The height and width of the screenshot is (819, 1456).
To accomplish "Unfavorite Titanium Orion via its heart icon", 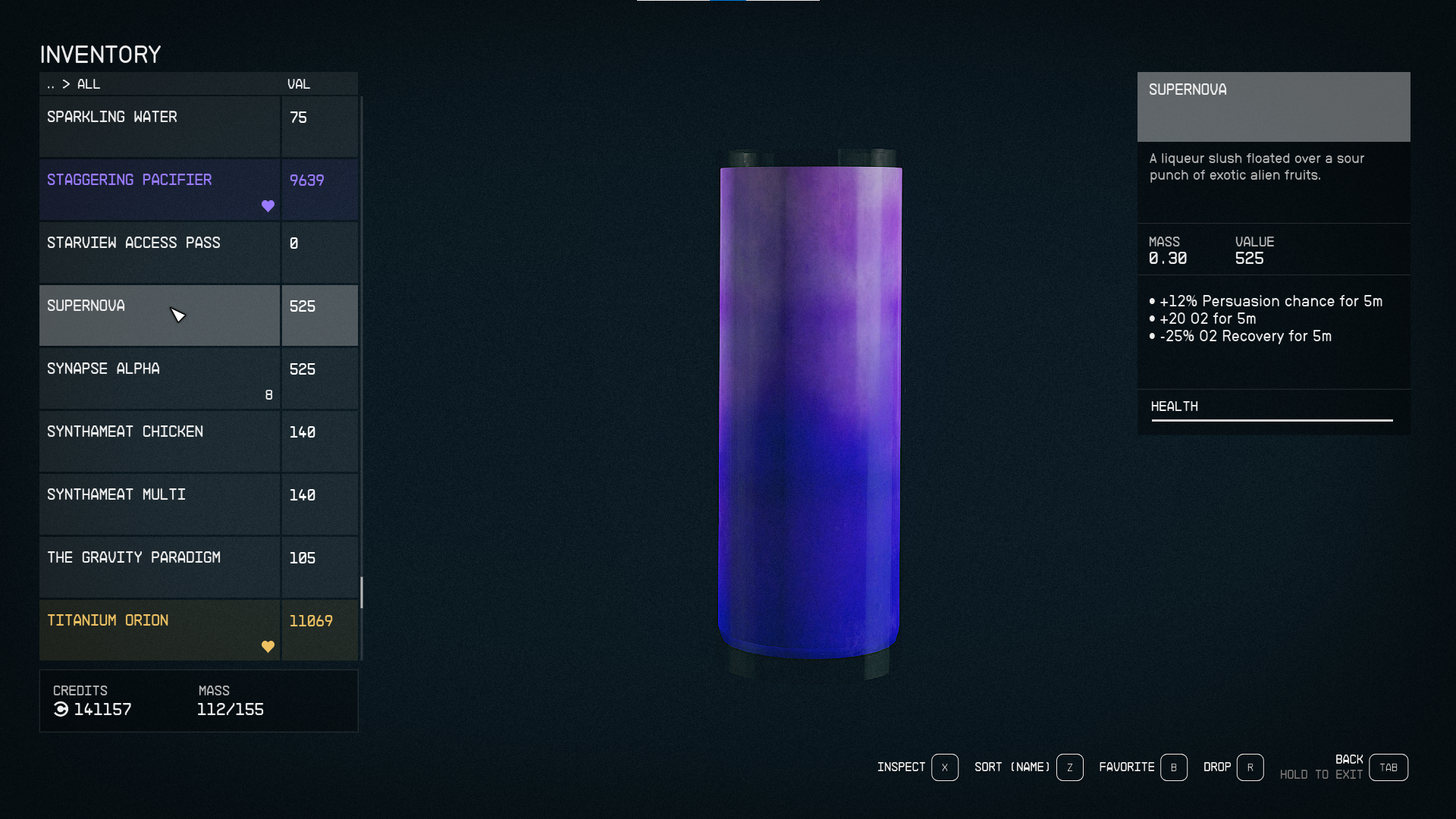I will pyautogui.click(x=268, y=646).
